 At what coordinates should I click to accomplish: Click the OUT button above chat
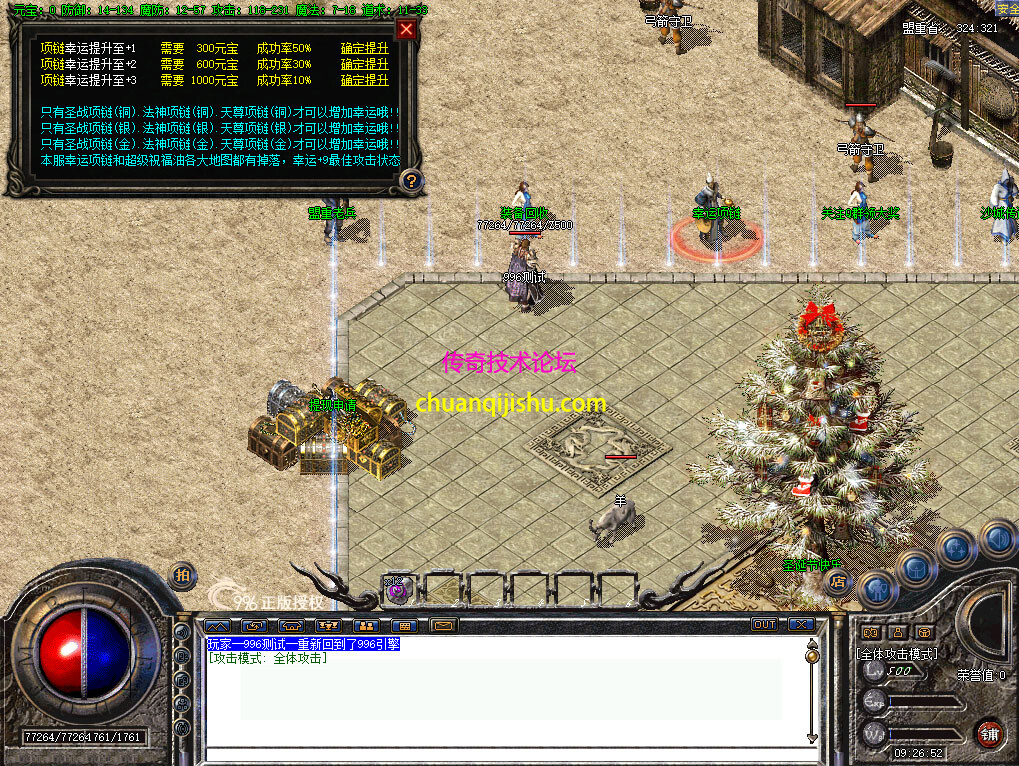tap(765, 625)
